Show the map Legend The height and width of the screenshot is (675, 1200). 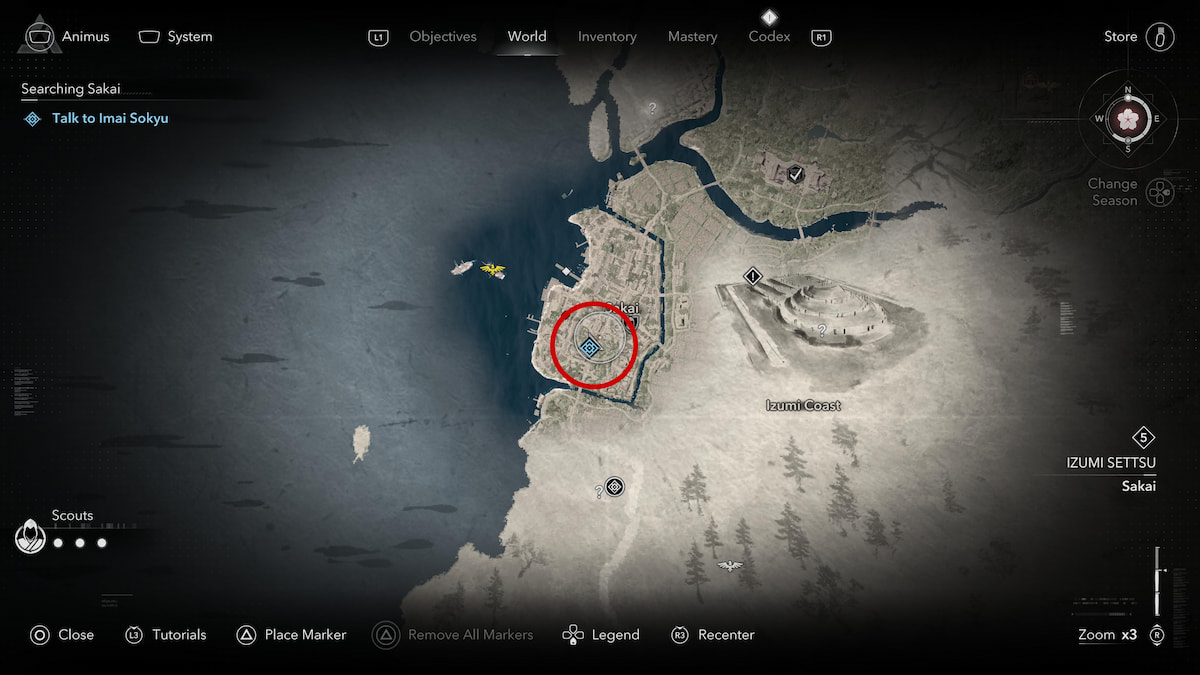(x=615, y=635)
